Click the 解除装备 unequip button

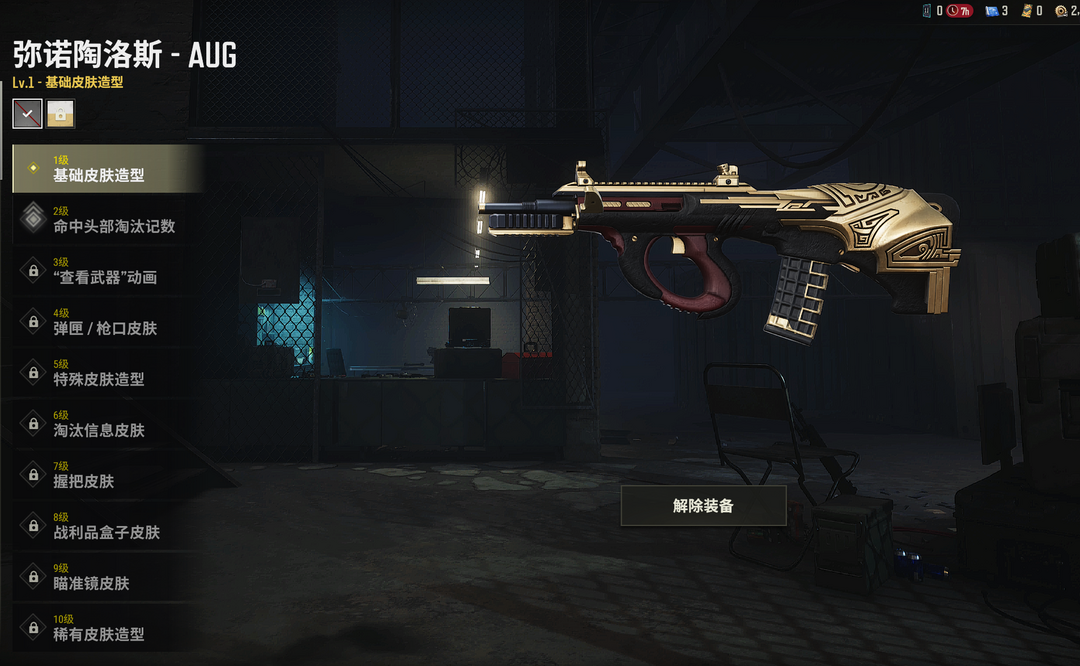pos(703,506)
